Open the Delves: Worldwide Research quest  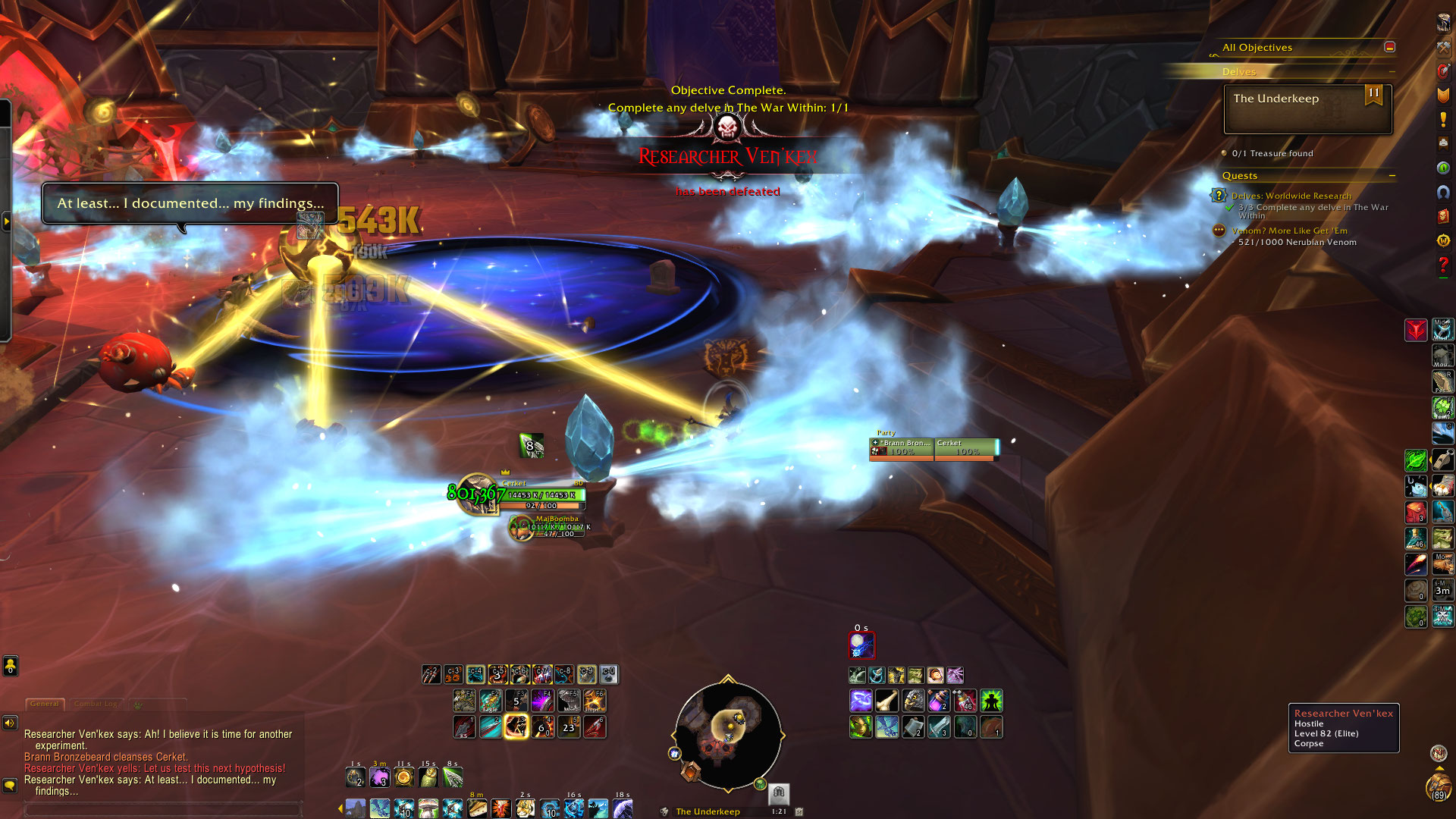point(1291,196)
